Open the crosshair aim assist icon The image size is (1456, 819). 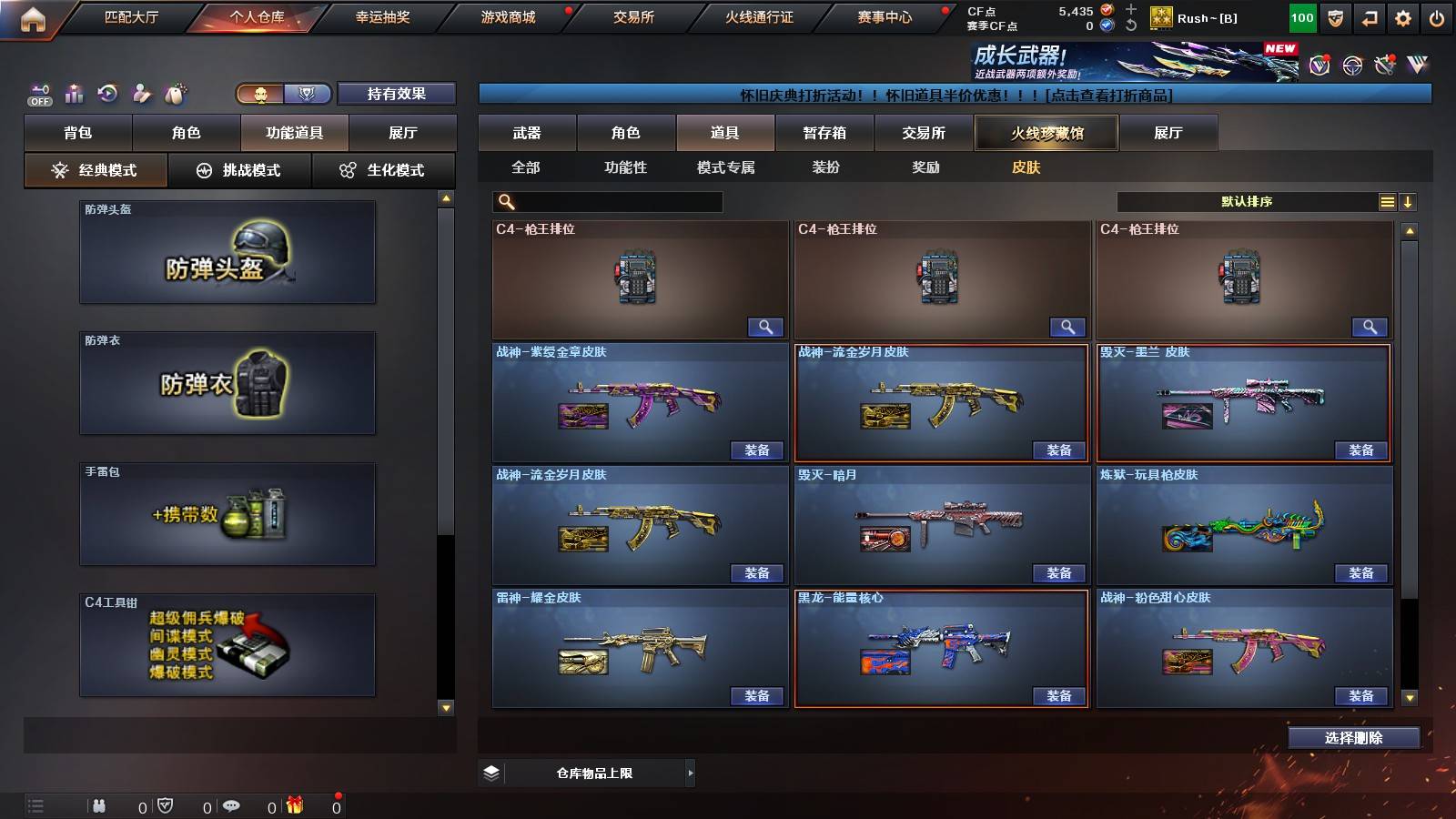coord(1350,64)
